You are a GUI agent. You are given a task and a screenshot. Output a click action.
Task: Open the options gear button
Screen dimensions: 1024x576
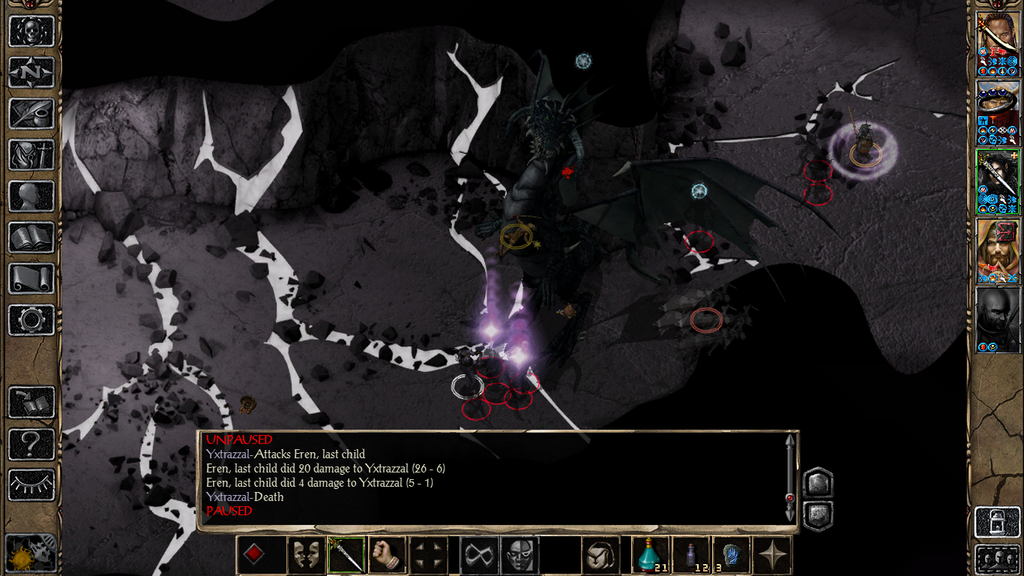point(30,320)
